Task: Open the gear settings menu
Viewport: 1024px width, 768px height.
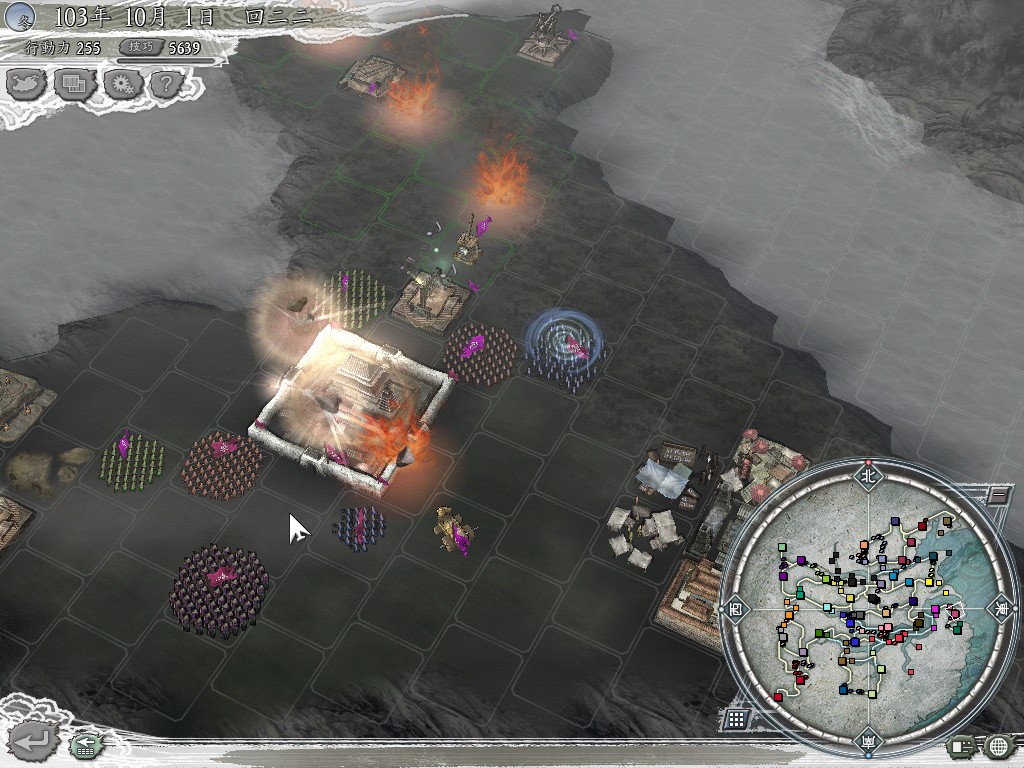Action: coord(122,84)
